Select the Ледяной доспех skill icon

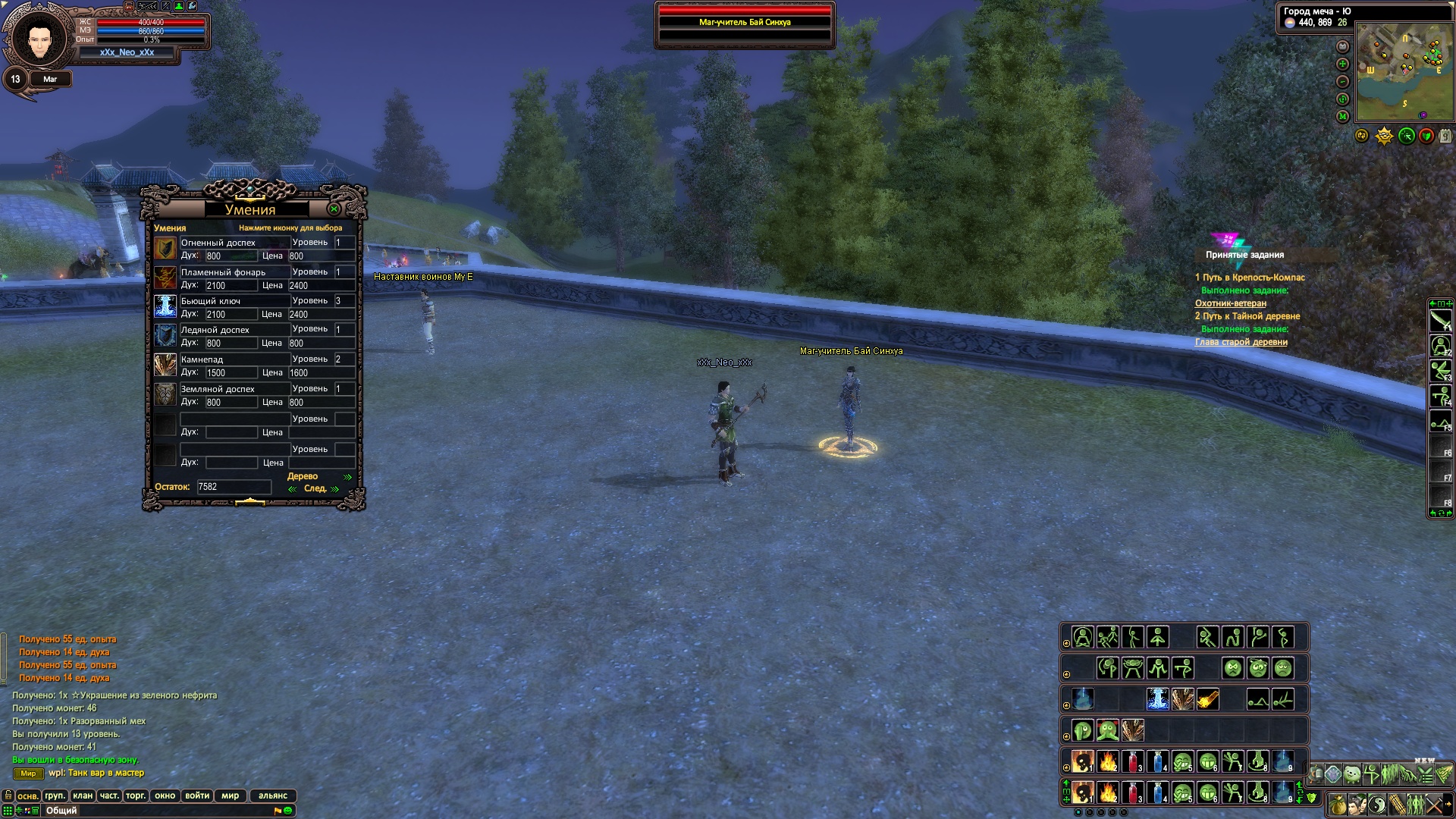pyautogui.click(x=165, y=335)
